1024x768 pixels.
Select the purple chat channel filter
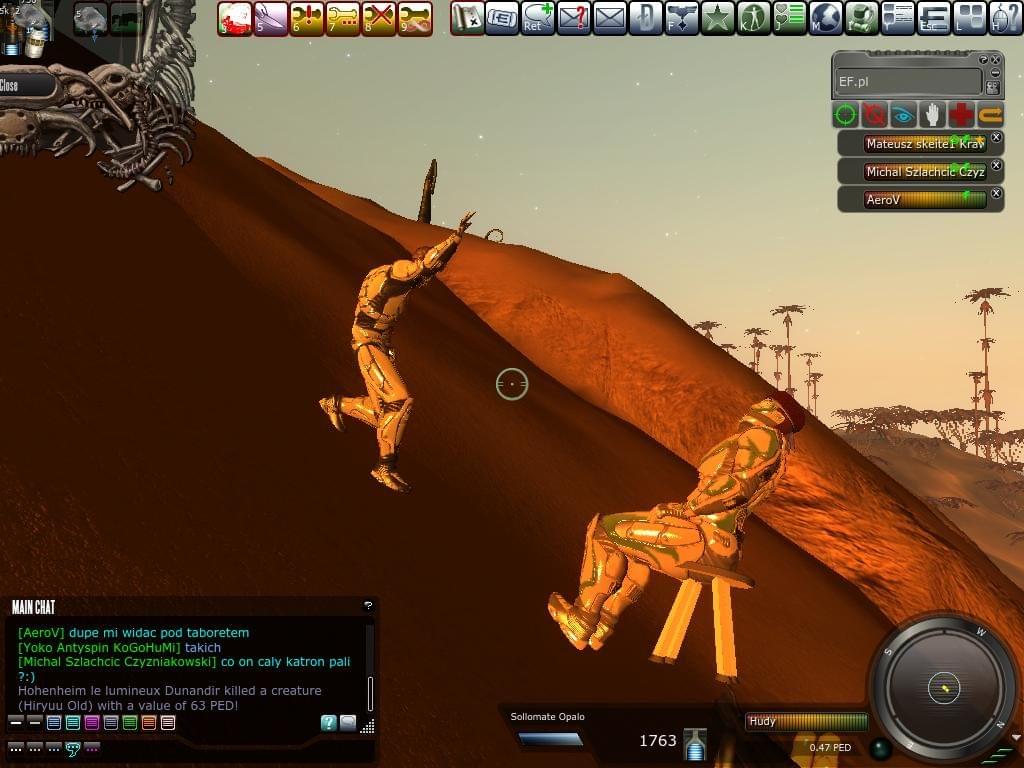[92, 723]
